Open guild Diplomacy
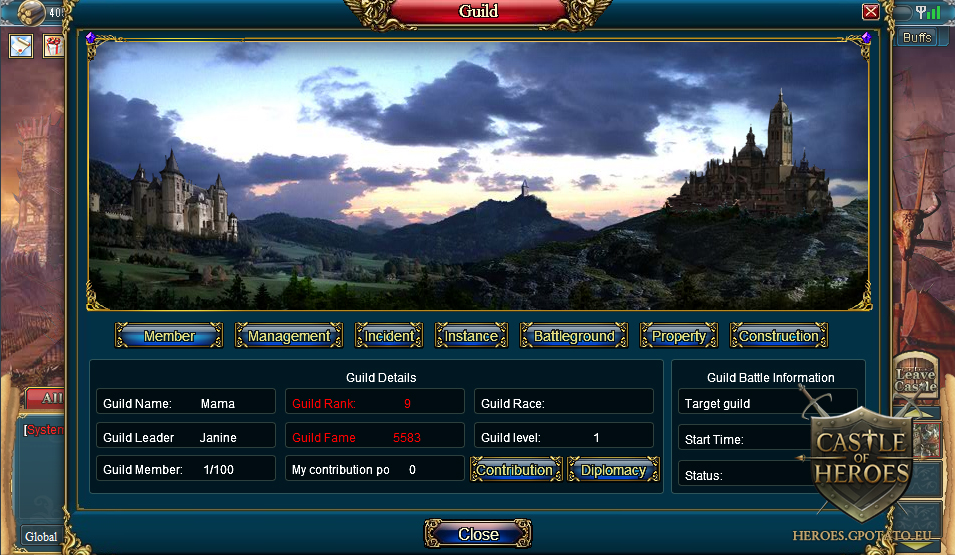This screenshot has height=555, width=955. click(613, 470)
